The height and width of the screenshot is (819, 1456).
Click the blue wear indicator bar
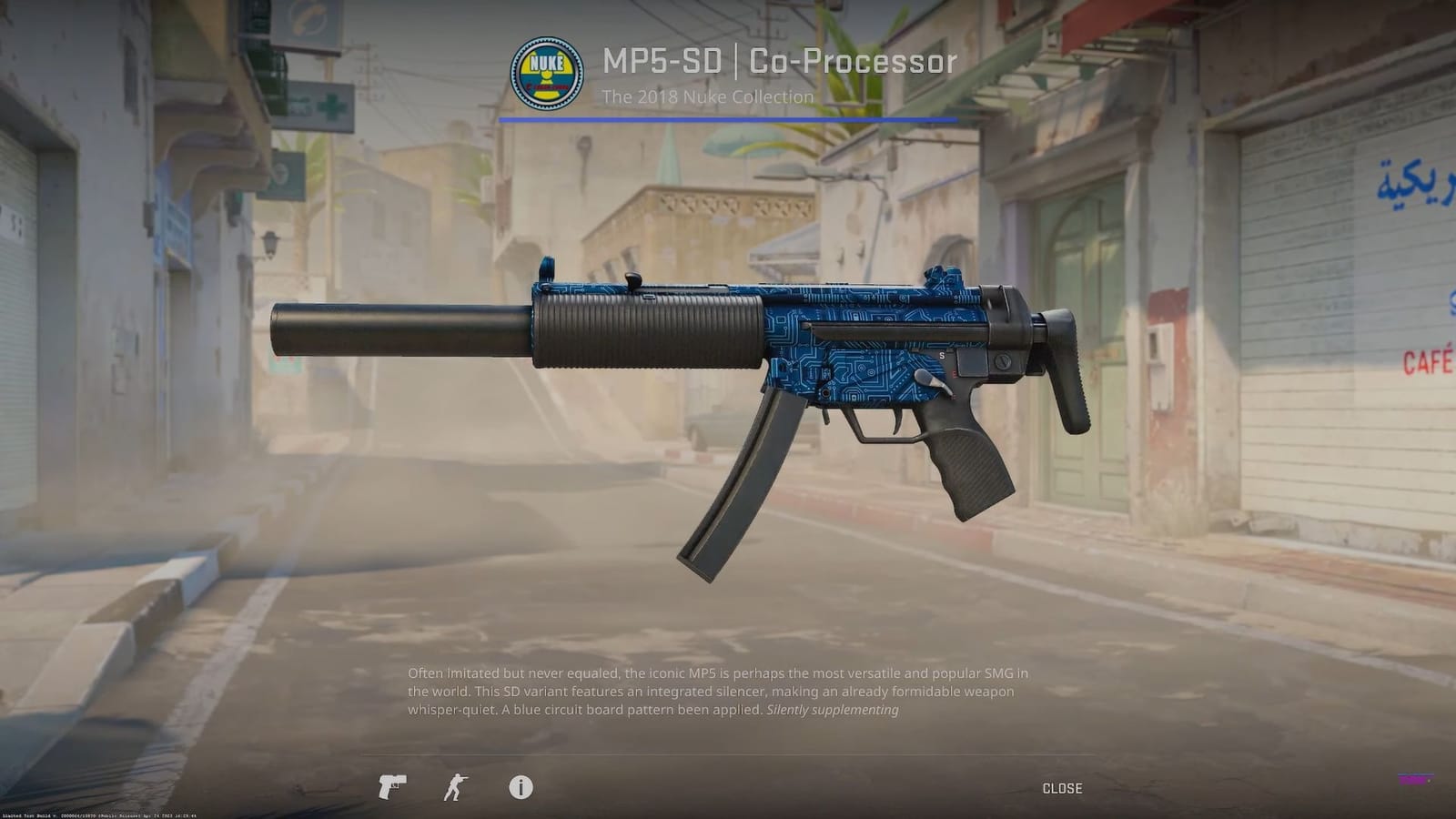coord(728,119)
